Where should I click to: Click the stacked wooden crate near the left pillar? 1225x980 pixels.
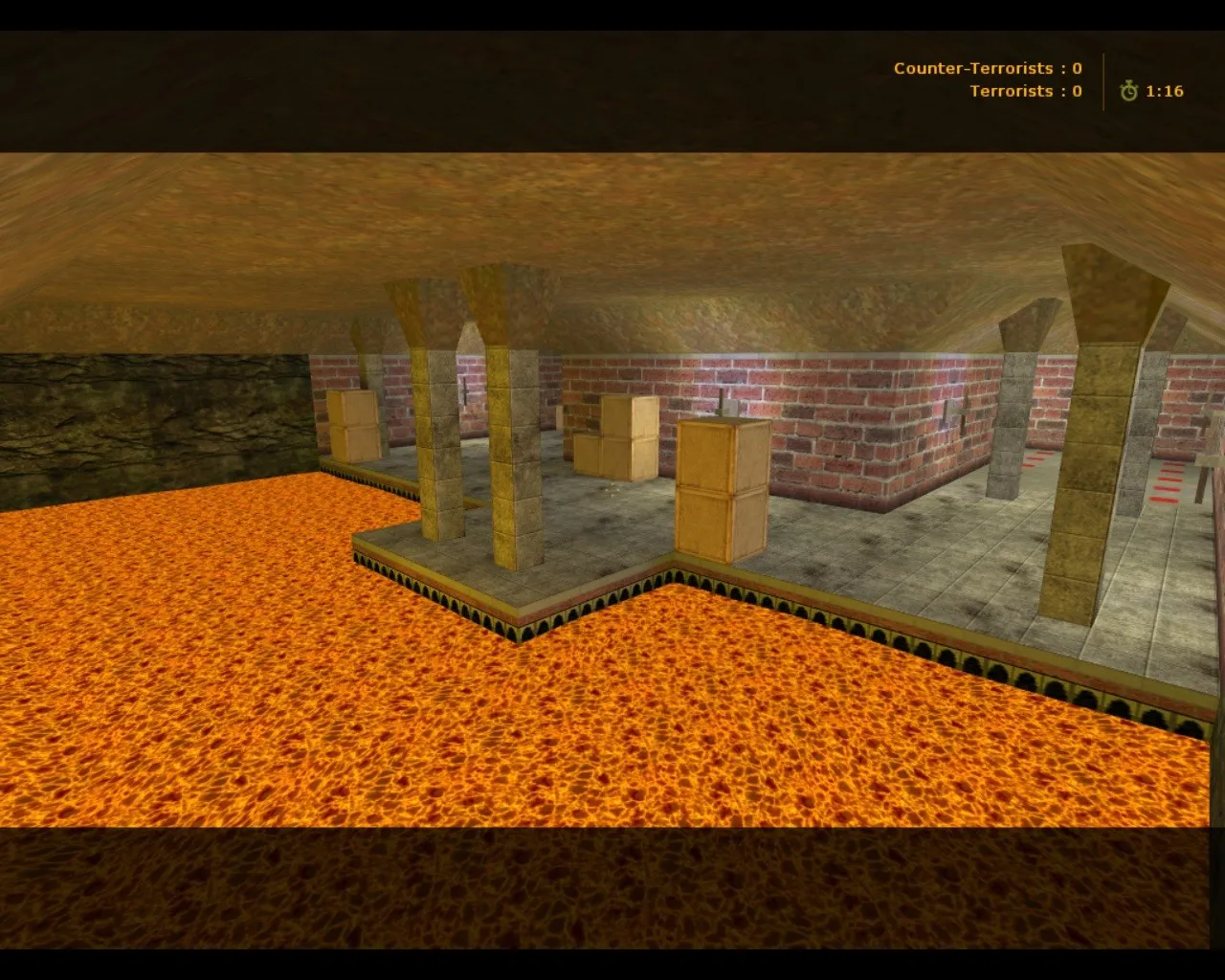pos(353,426)
